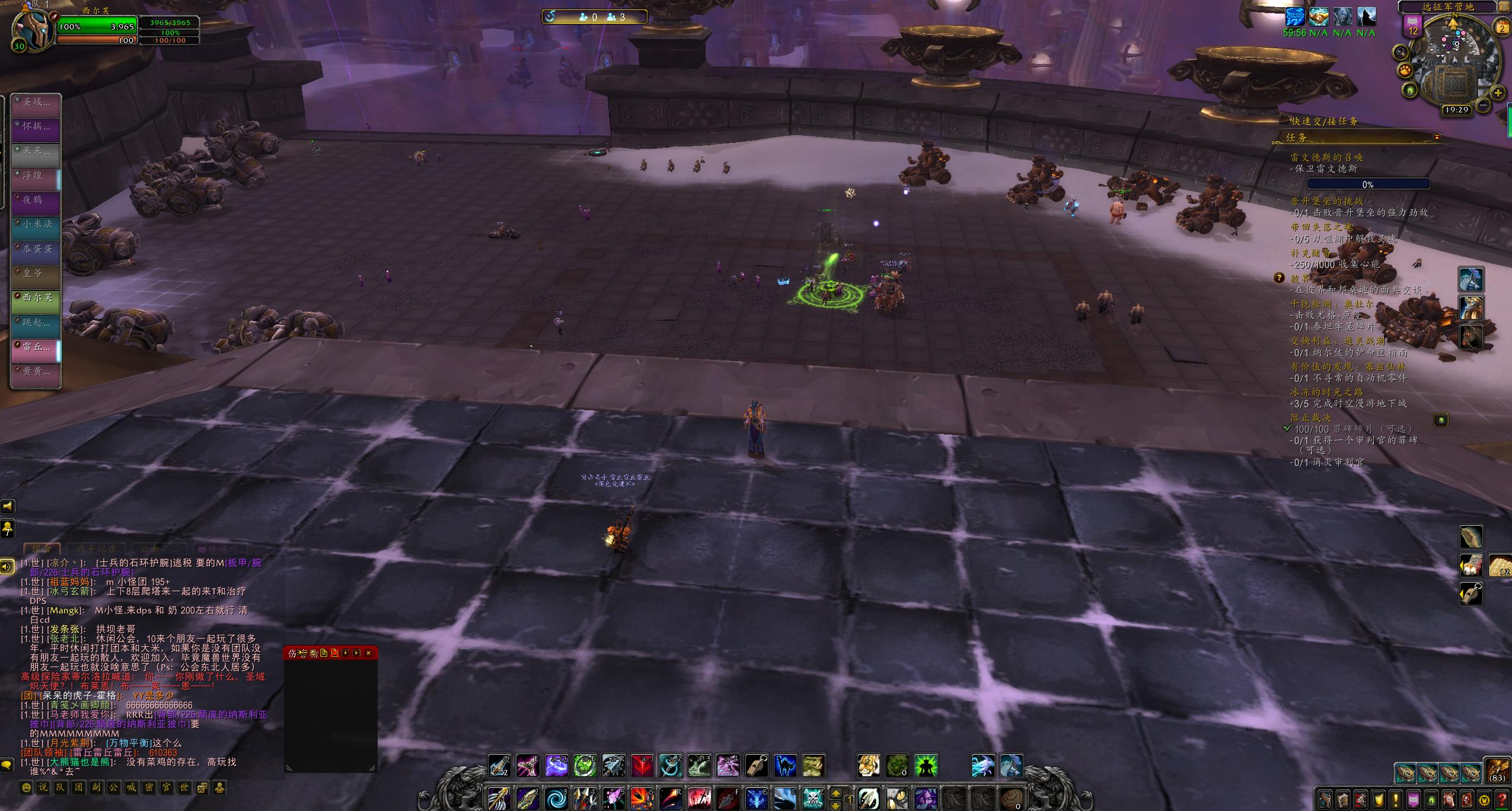Screen dimensions: 1512x811
Task: Close the damage meter window
Action: (368, 653)
